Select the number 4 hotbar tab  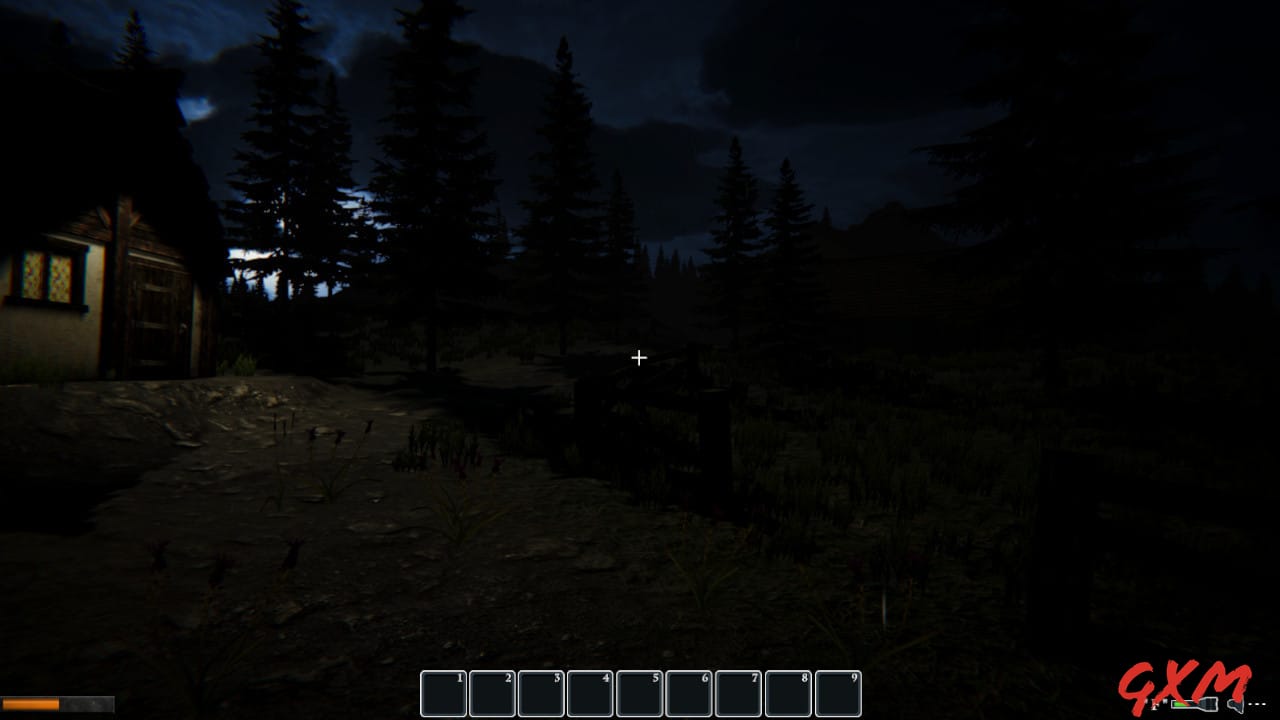pos(590,692)
